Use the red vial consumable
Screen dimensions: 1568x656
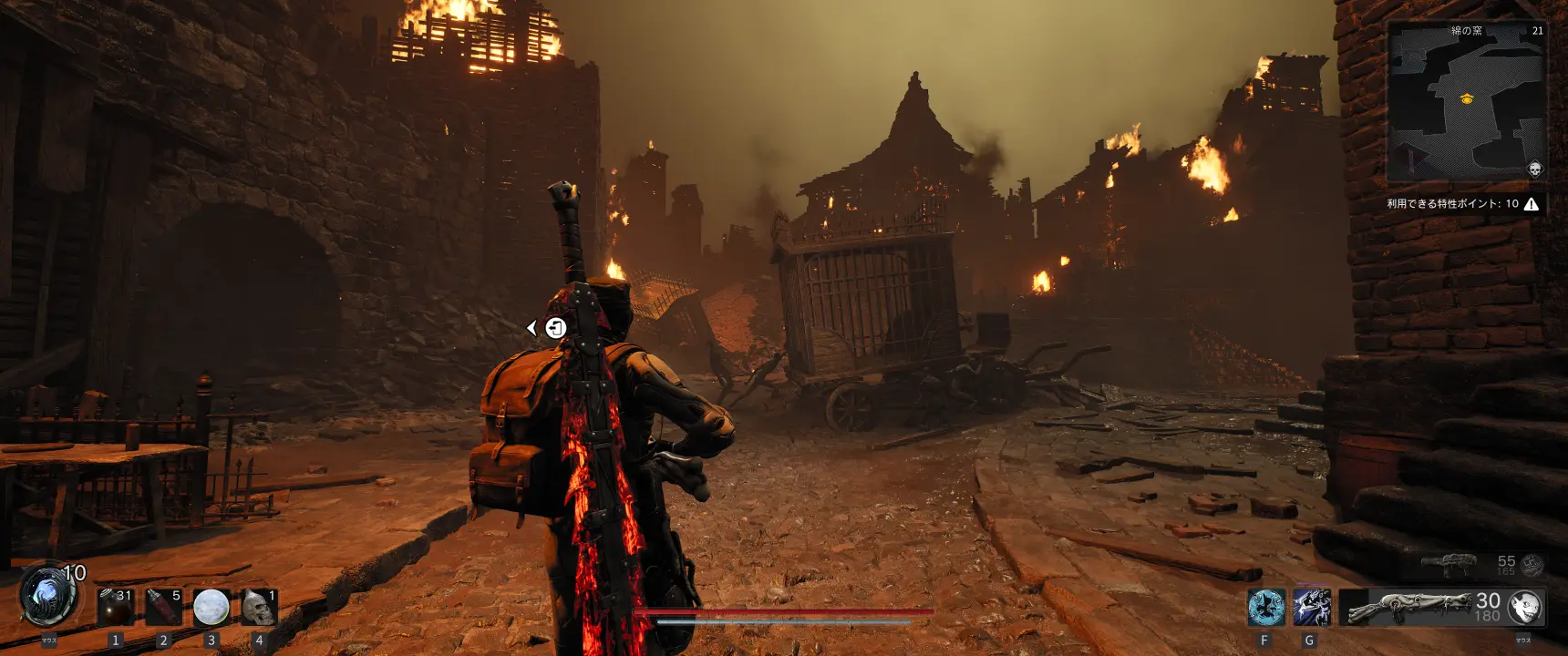click(x=164, y=607)
